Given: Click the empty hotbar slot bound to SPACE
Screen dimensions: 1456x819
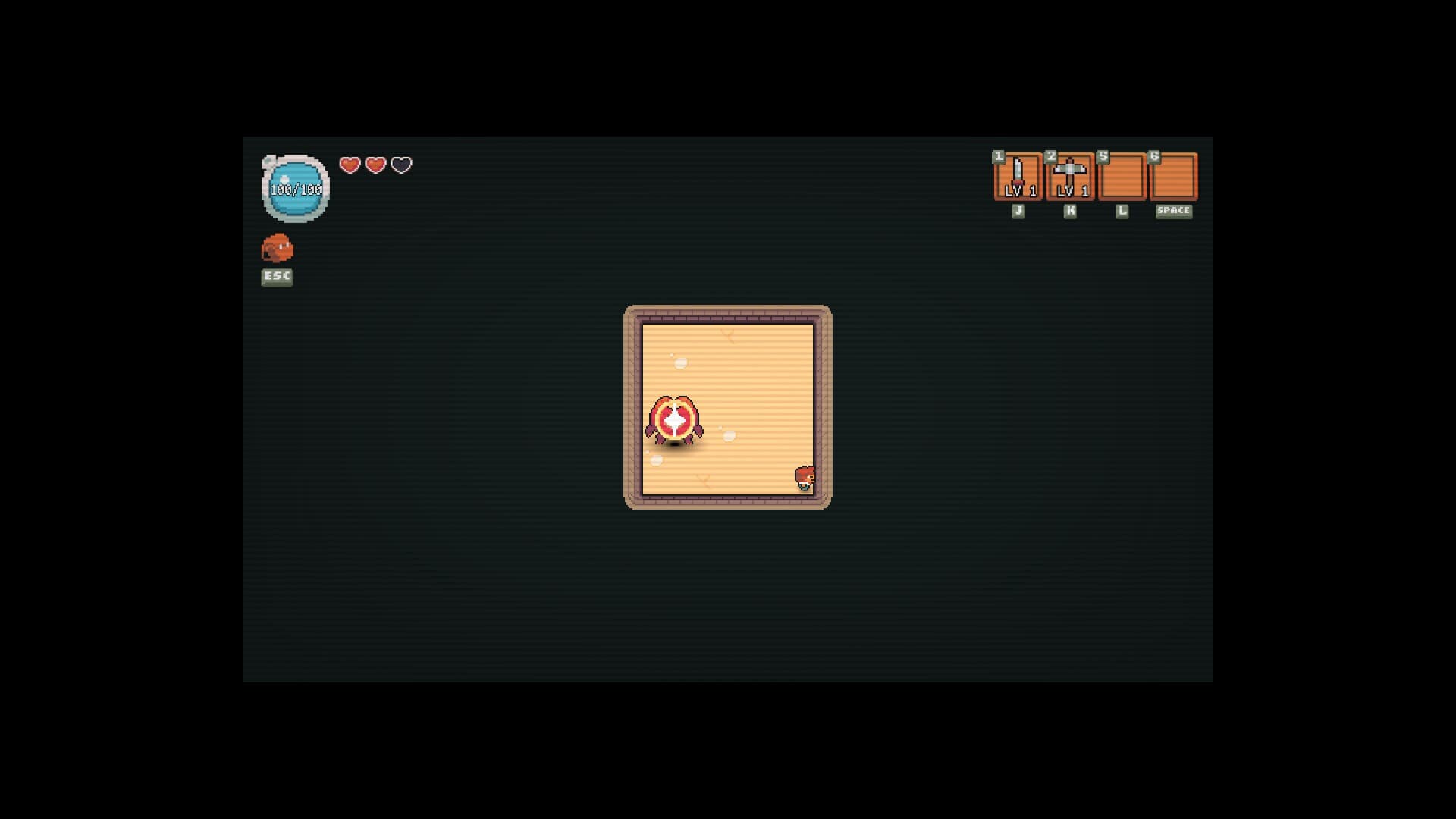Looking at the screenshot, I should (1173, 177).
